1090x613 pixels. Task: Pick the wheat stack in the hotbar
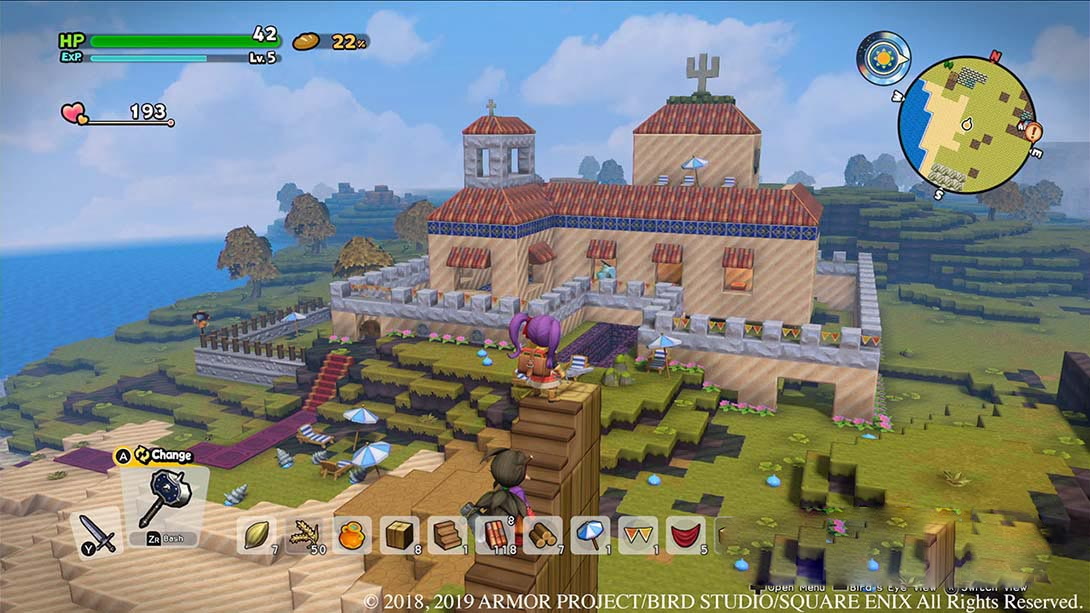(304, 535)
